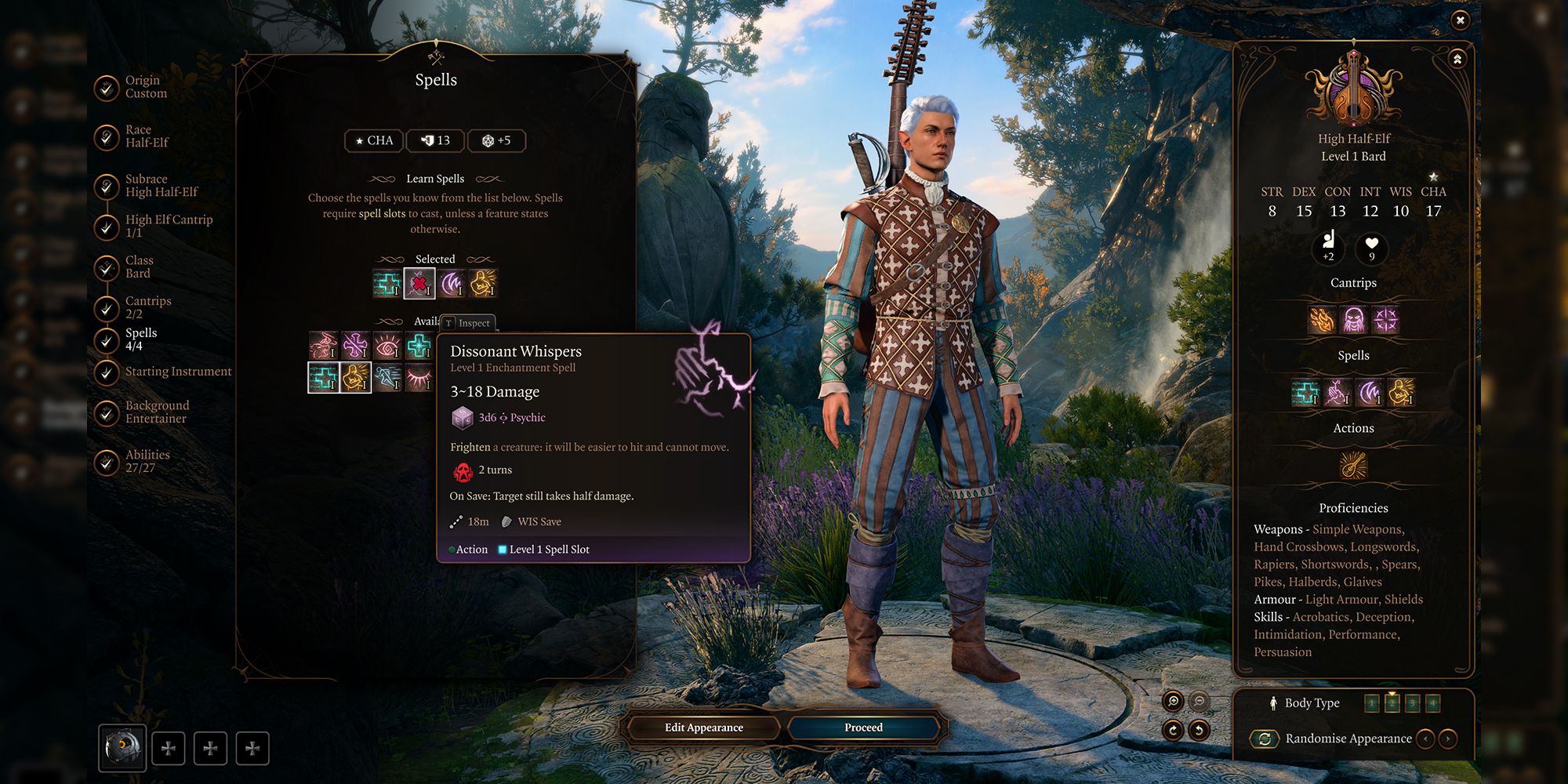The image size is (1568, 784).
Task: Remove the selected Dissonant Whispers spell
Action: [419, 283]
